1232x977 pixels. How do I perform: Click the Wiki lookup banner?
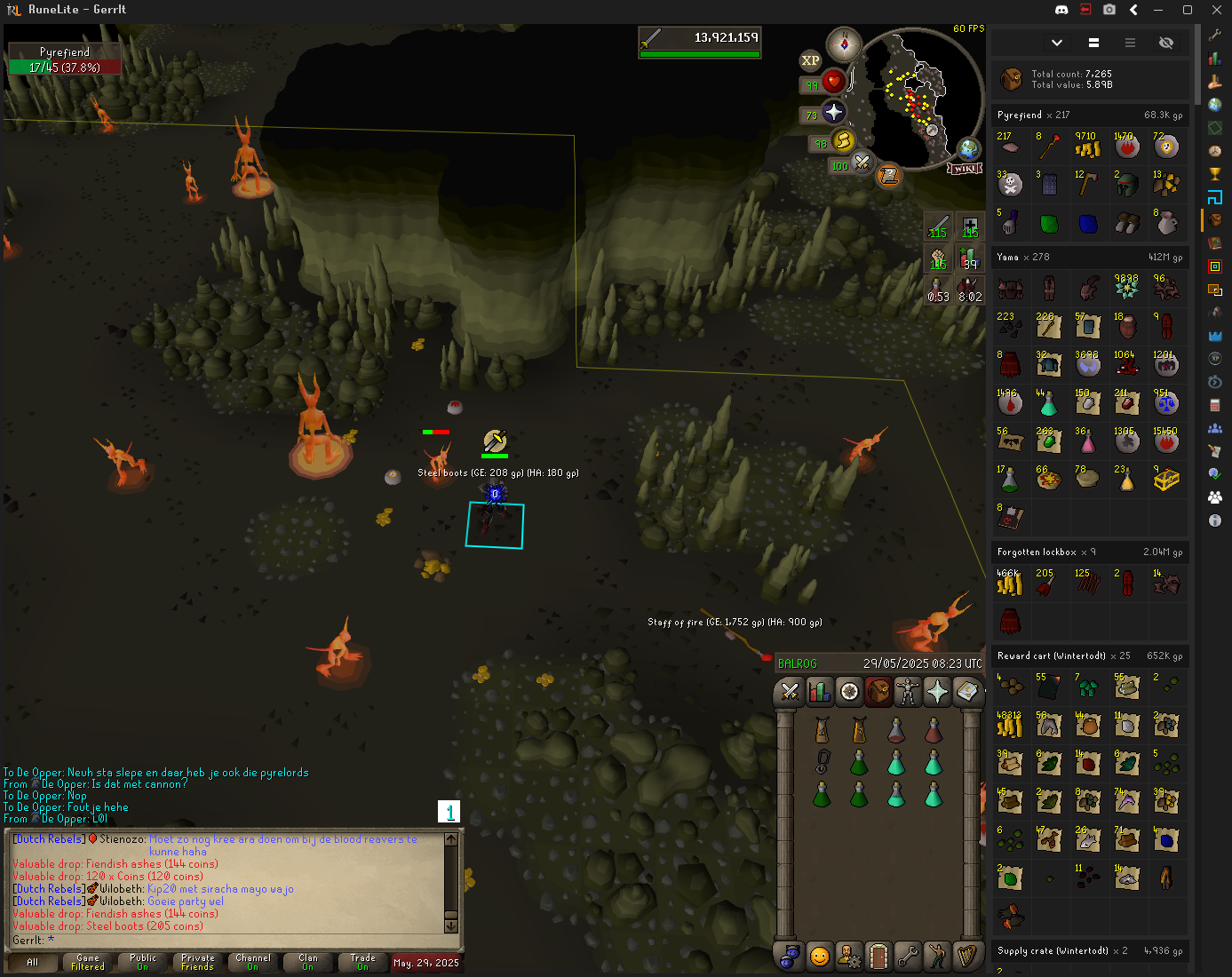click(966, 168)
